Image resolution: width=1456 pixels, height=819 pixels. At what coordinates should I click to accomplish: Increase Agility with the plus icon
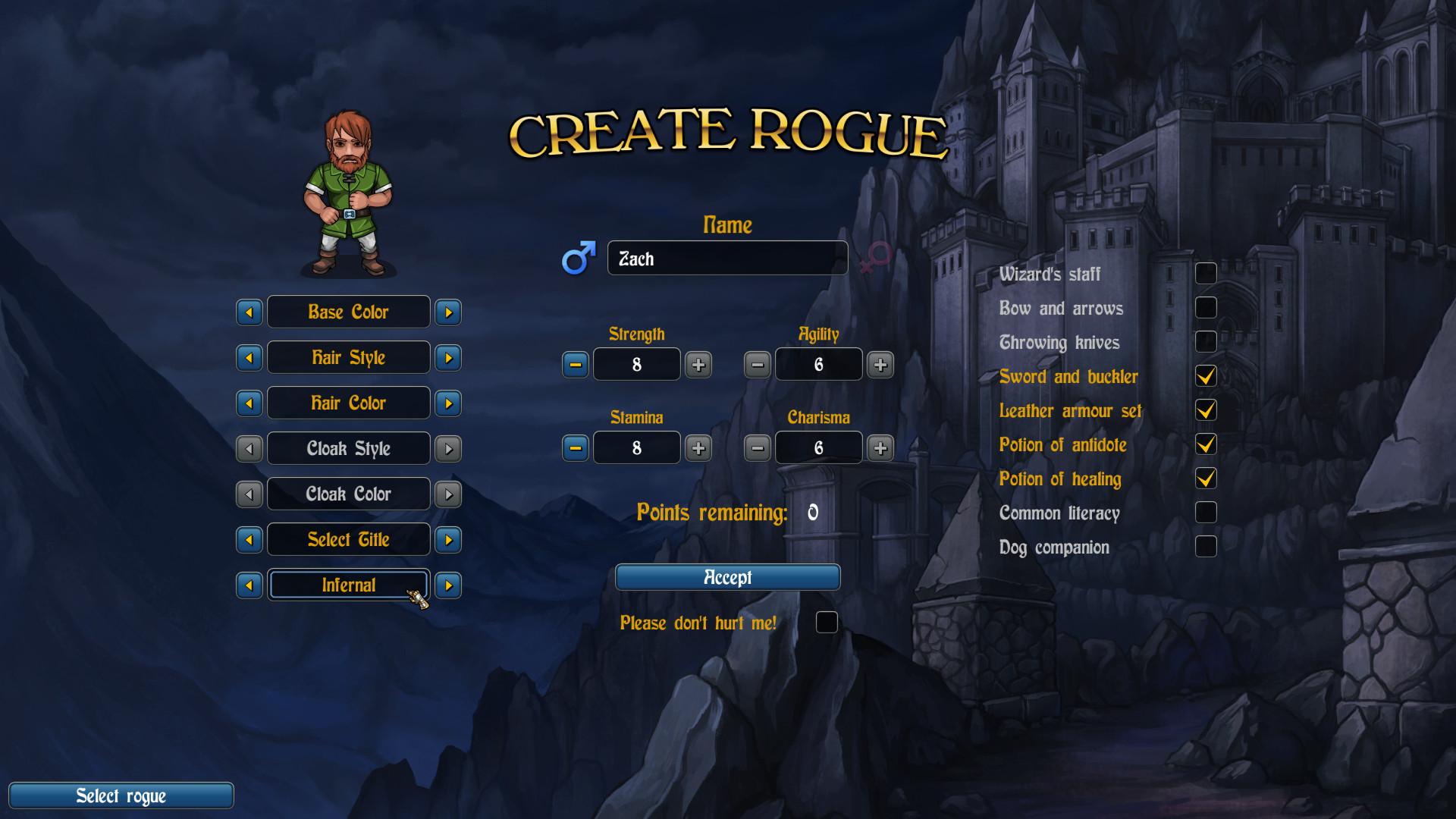(x=880, y=365)
